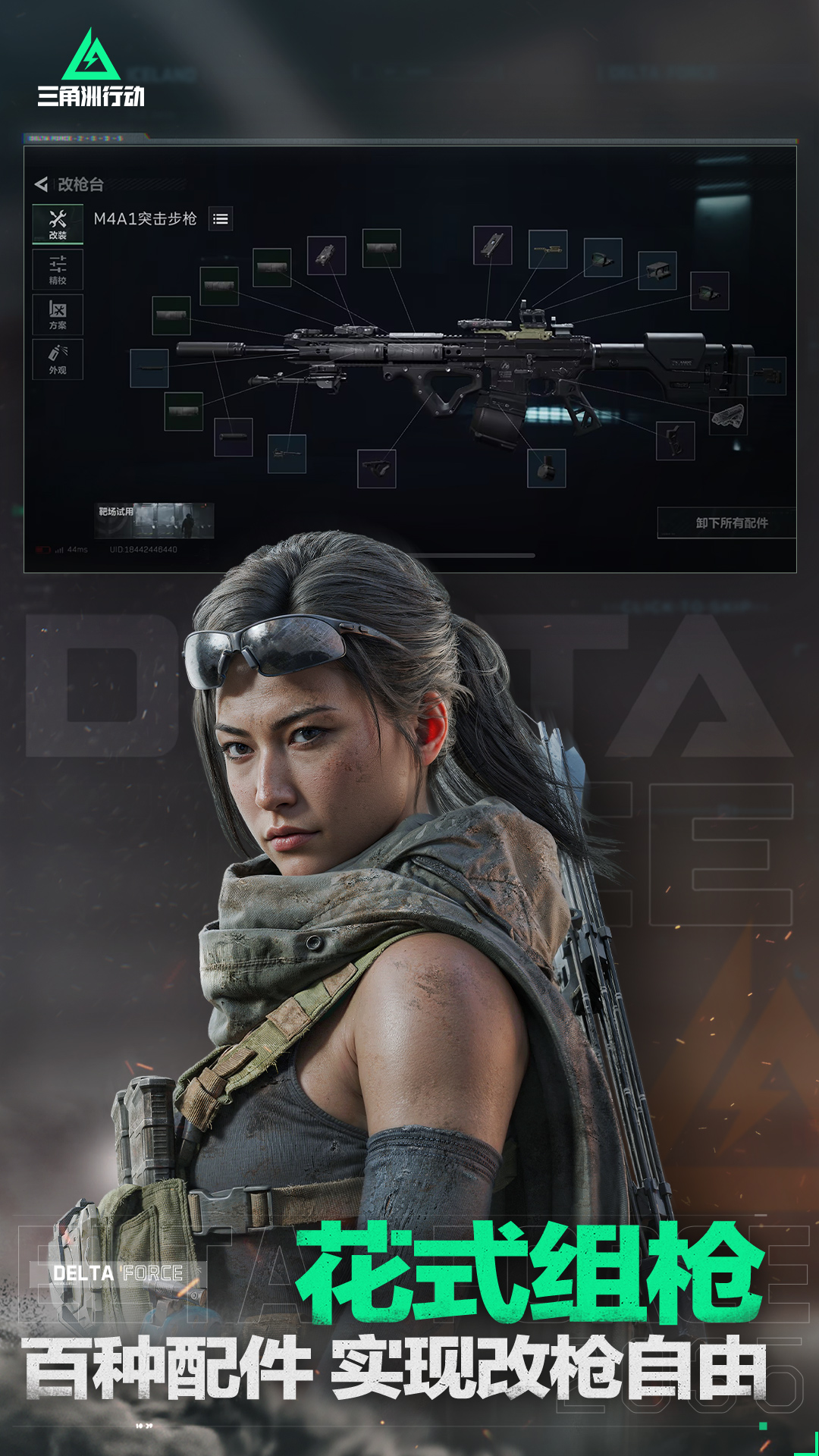Select the stock cheek pad attachment slot

tap(728, 416)
